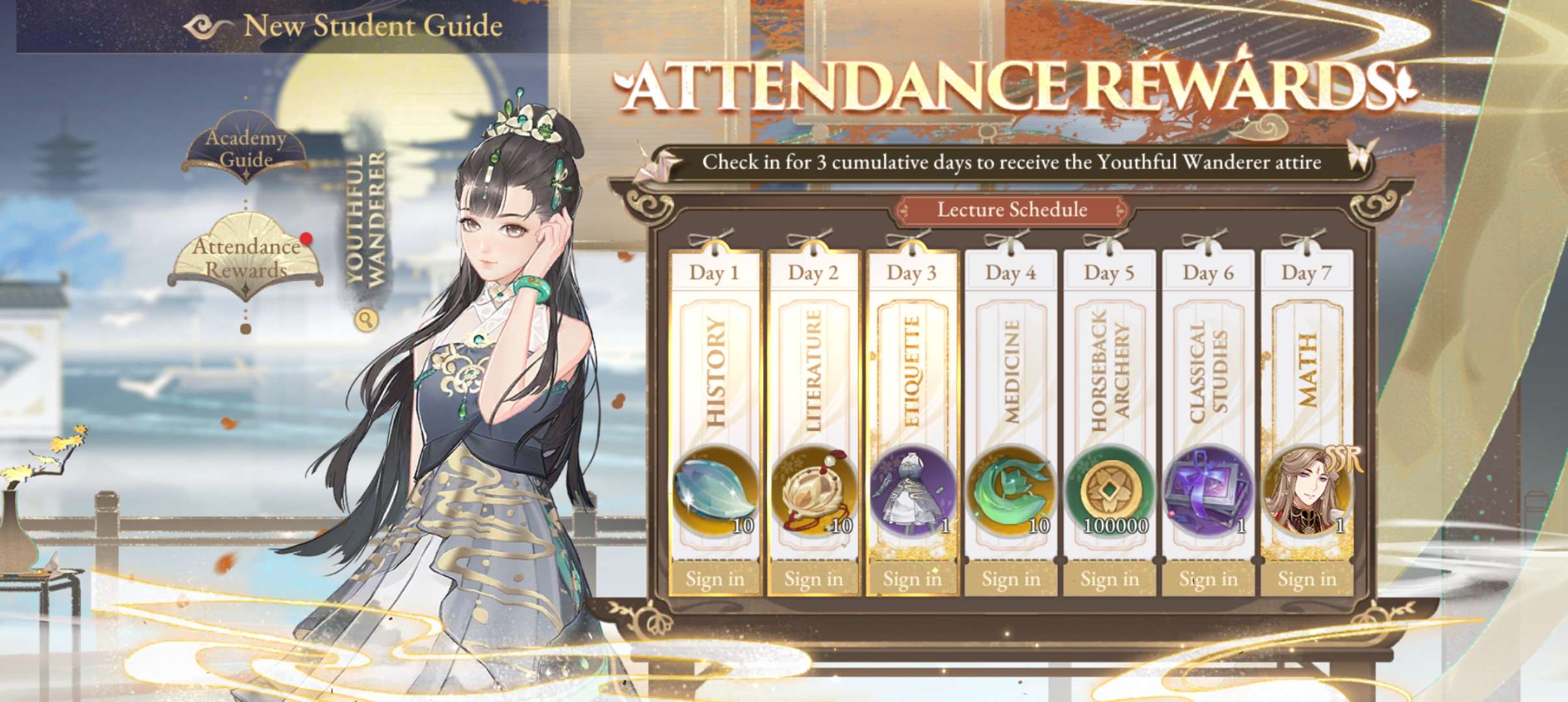Preview Youthful Wanderer with the magnifier icon
This screenshot has width=1568, height=702.
(x=367, y=319)
